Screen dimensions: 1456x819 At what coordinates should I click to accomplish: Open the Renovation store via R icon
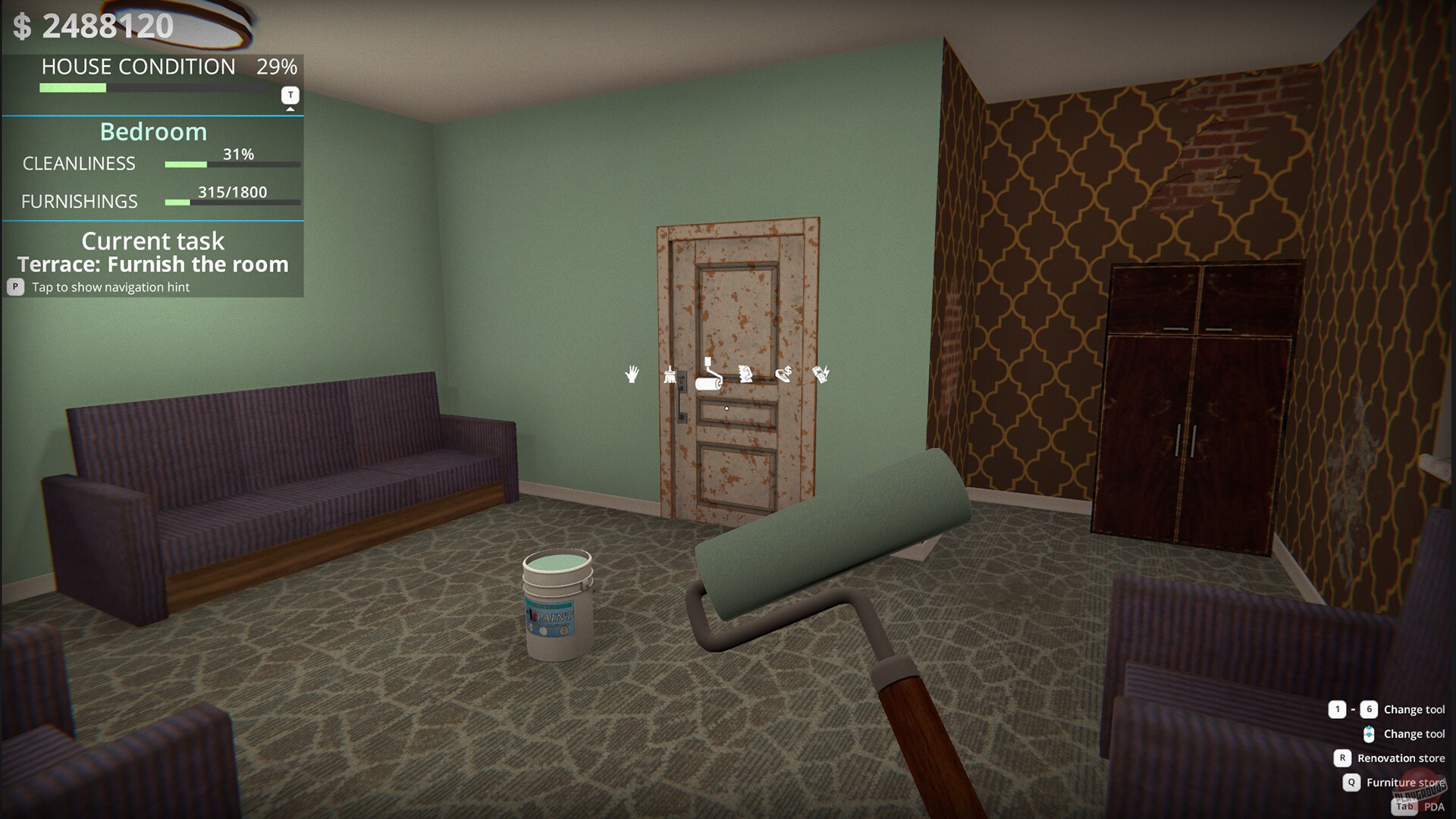pyautogui.click(x=1341, y=758)
